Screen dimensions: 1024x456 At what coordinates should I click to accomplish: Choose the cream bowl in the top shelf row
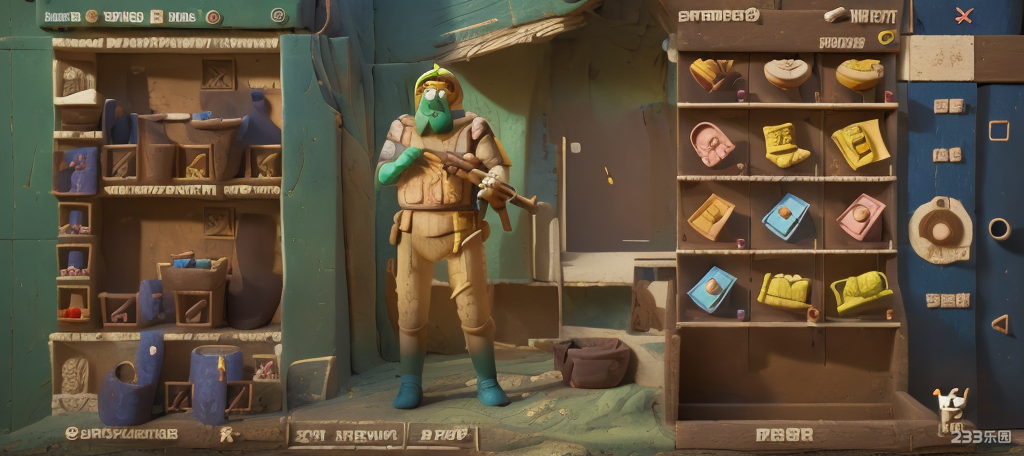(788, 72)
